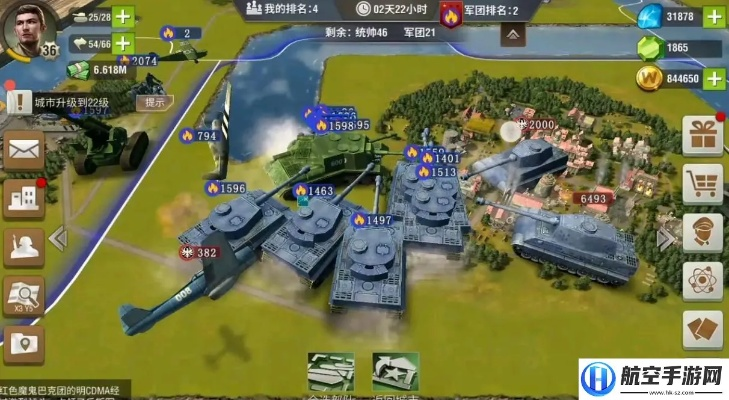This screenshot has width=729, height=400.
Task: Open the gift box rewards
Action: pos(702,137)
